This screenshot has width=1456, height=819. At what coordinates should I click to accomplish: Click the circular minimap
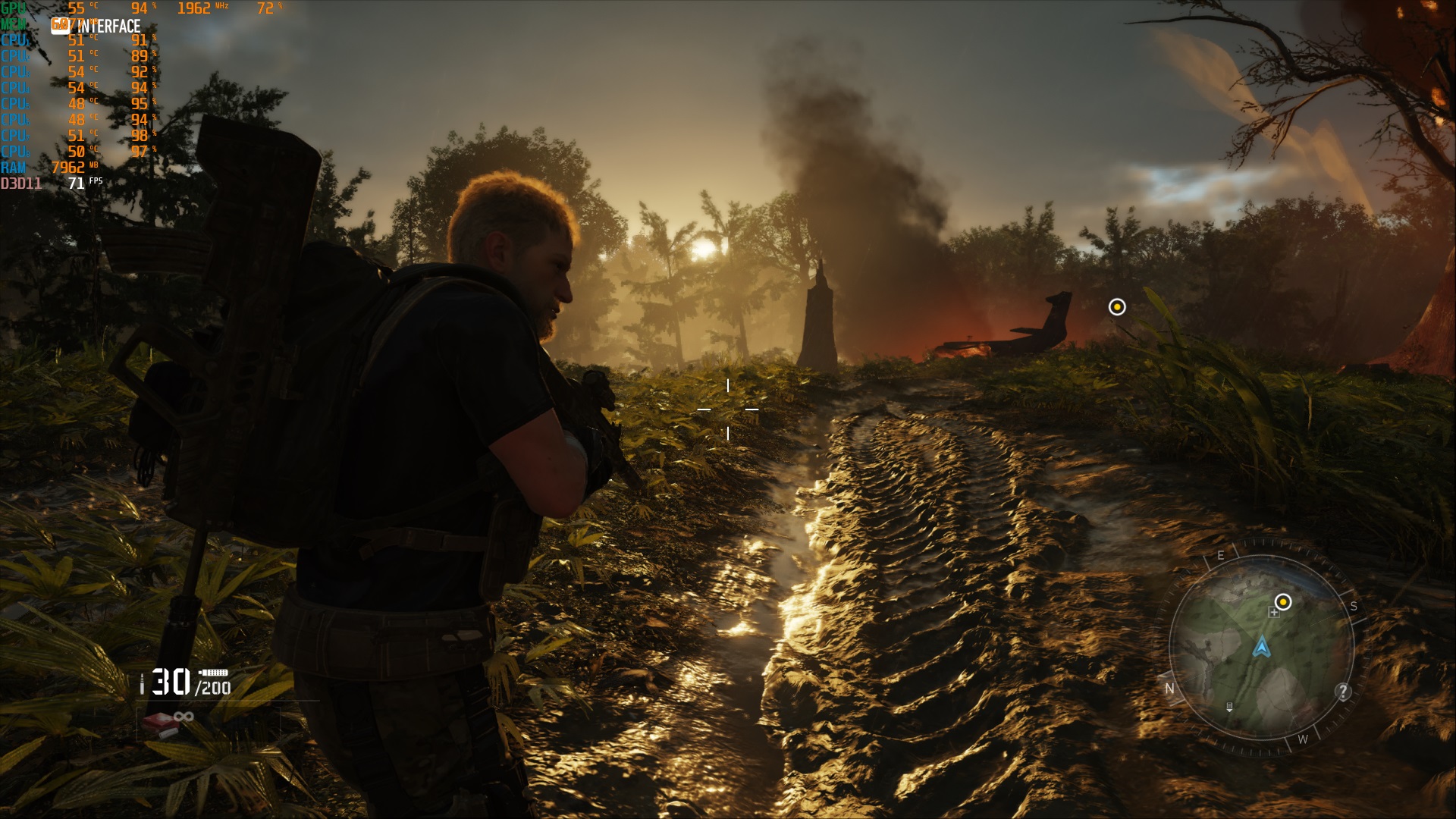coord(1262,647)
